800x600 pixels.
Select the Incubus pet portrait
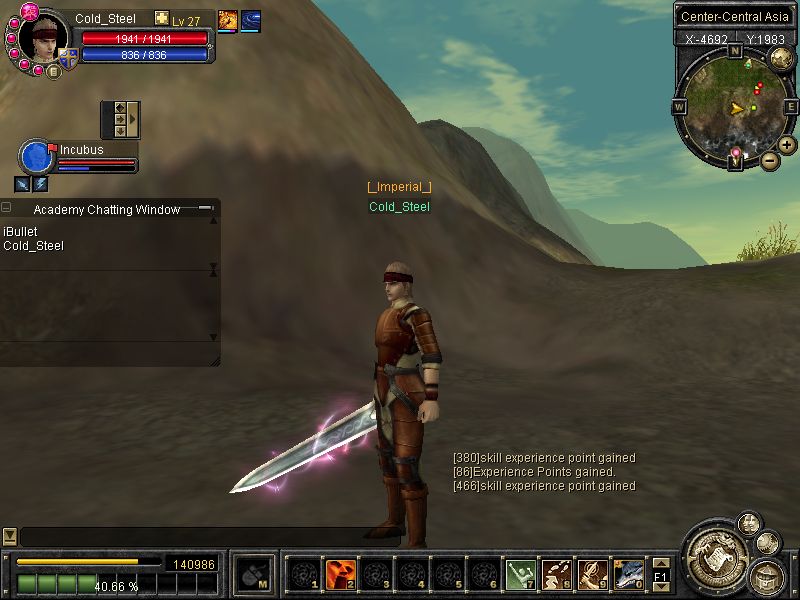[x=36, y=158]
